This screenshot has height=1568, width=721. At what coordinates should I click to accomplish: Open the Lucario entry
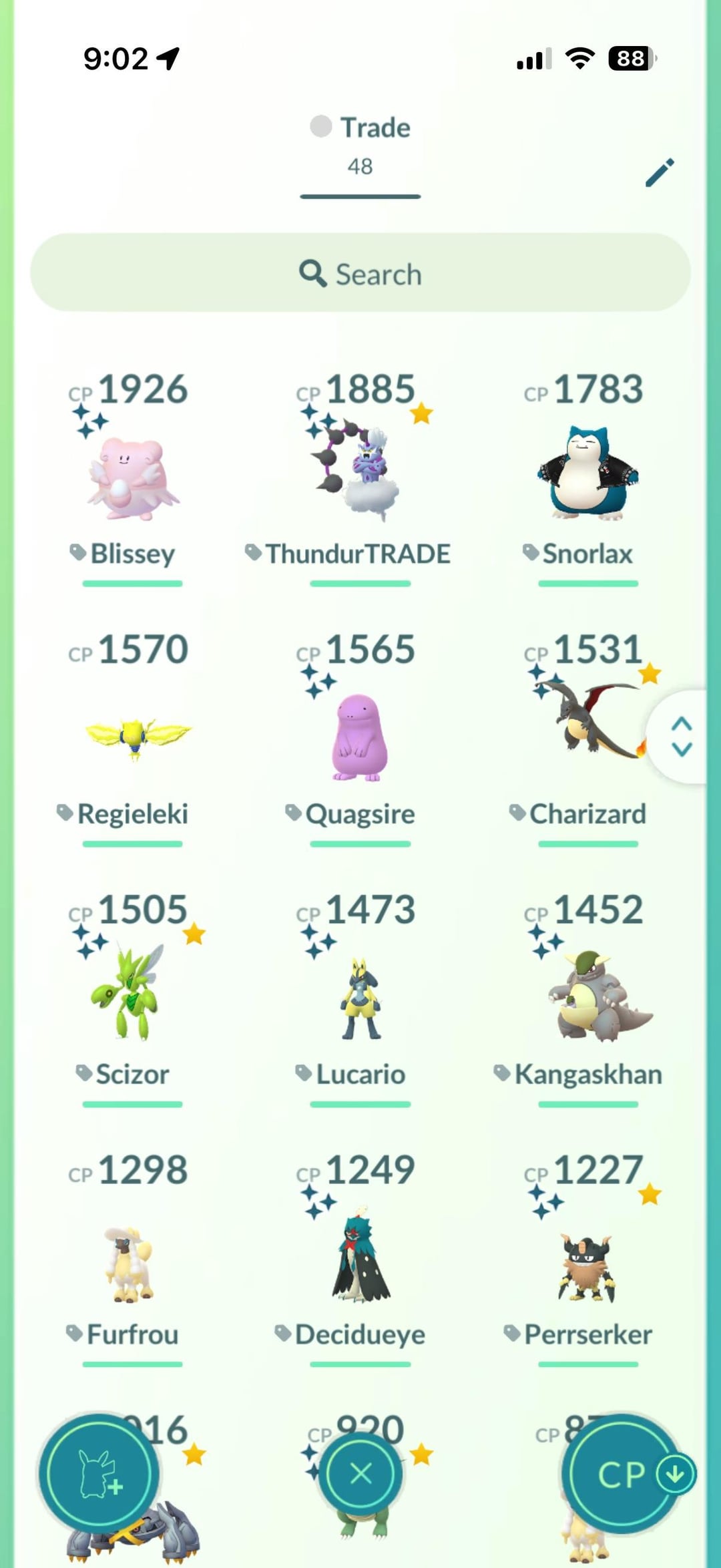point(360,998)
